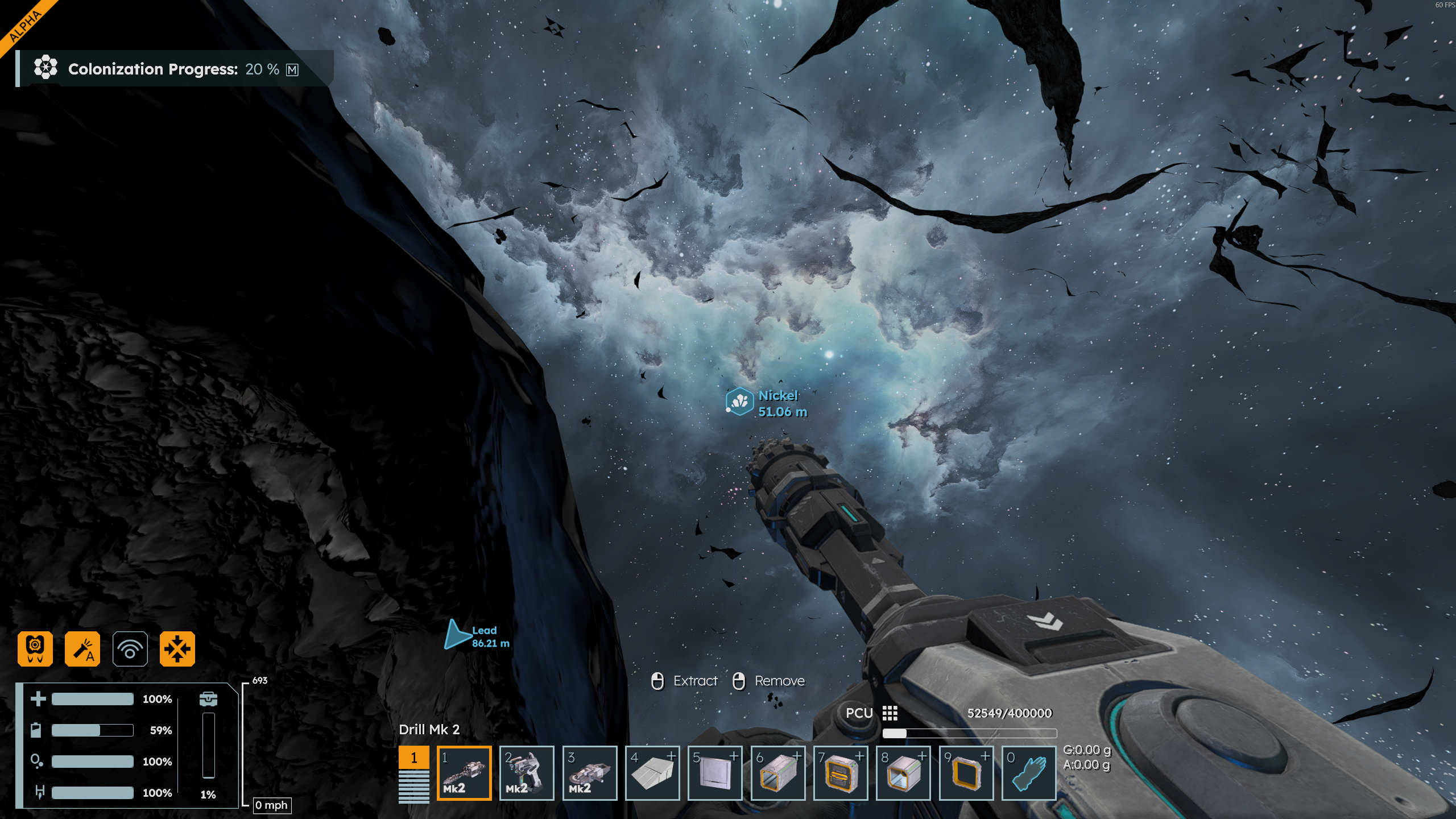
Task: Pick the conveyor tube block in slot 6
Action: pos(777,772)
